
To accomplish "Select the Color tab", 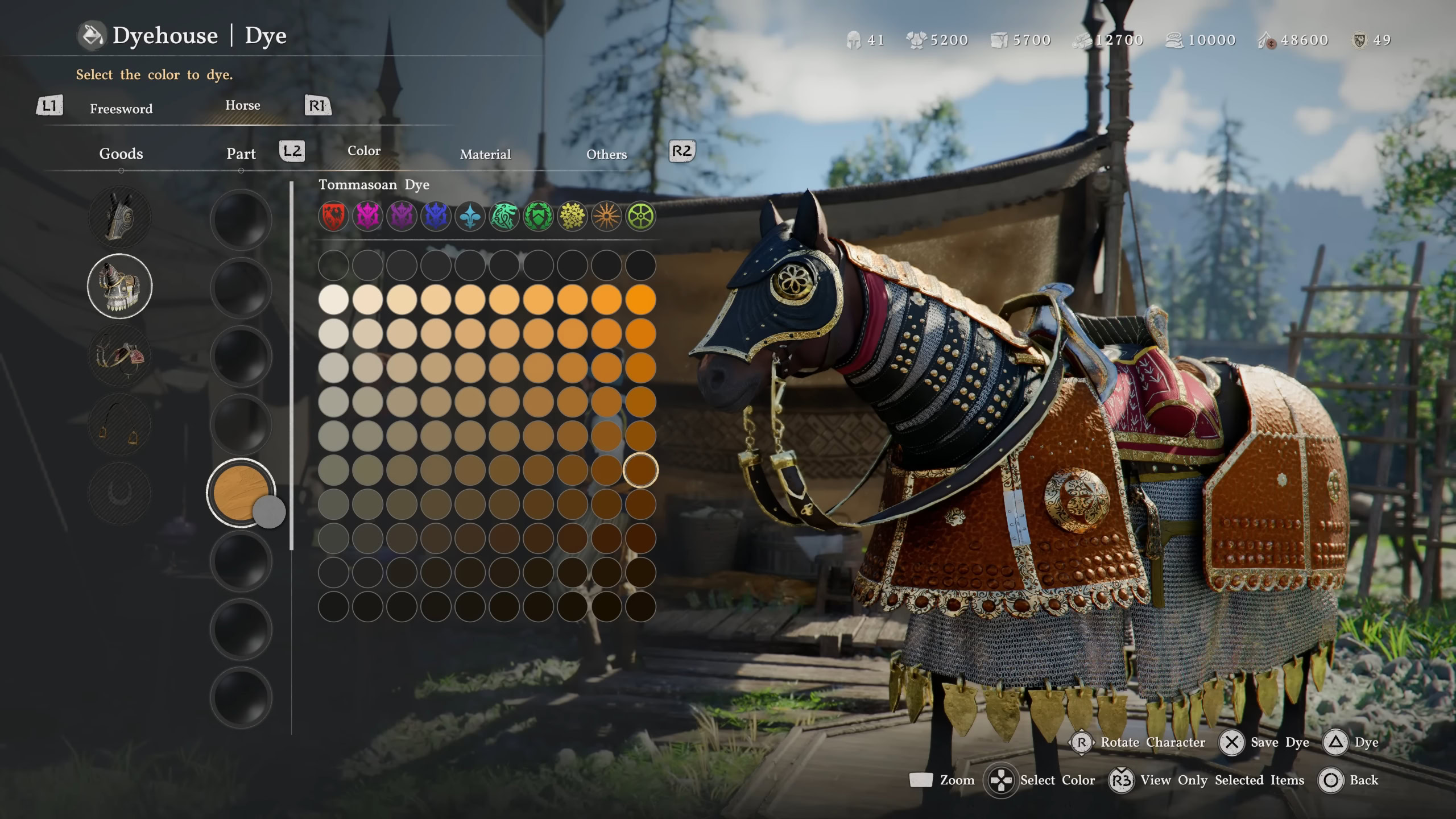I will (364, 151).
